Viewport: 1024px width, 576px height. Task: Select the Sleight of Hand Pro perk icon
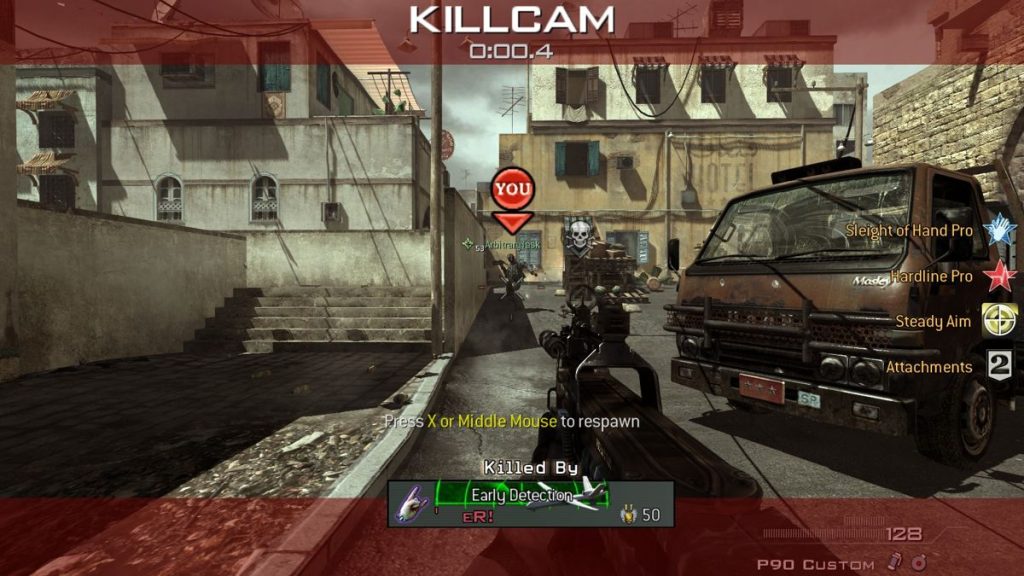click(x=999, y=230)
